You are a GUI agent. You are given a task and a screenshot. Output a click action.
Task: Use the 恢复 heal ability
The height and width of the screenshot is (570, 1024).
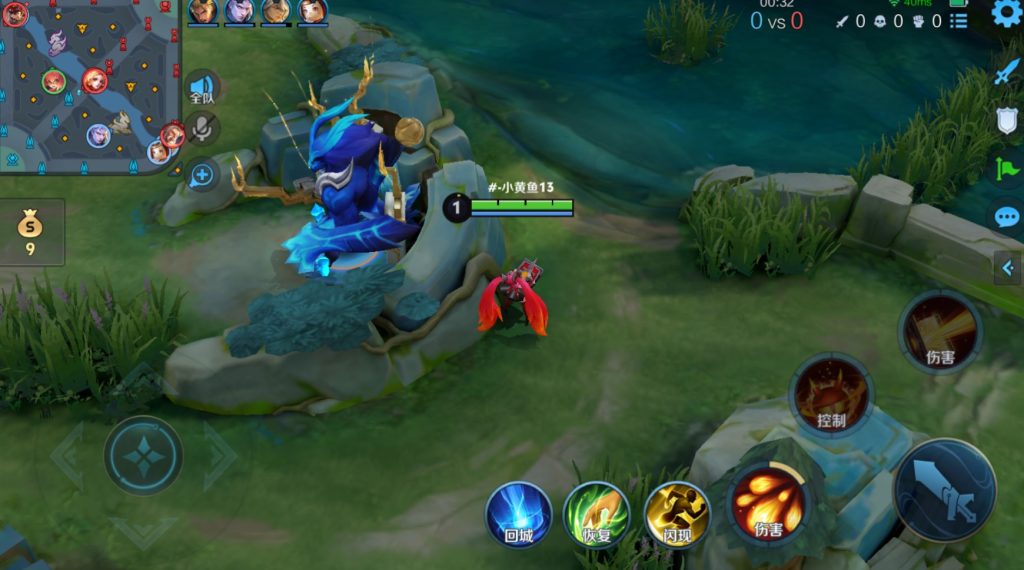coord(597,515)
